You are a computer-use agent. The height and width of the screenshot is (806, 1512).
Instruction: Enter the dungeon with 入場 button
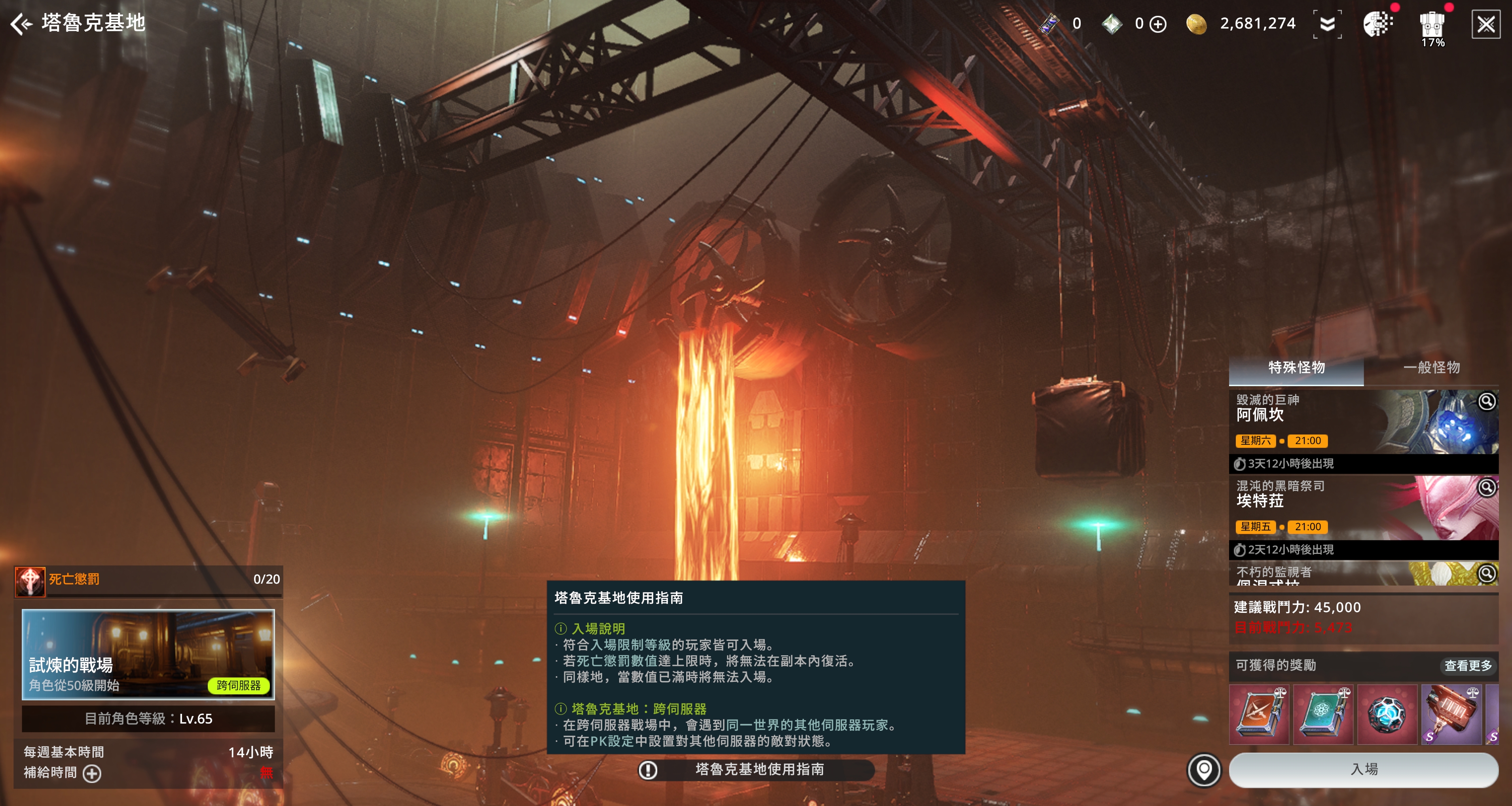pyautogui.click(x=1364, y=770)
